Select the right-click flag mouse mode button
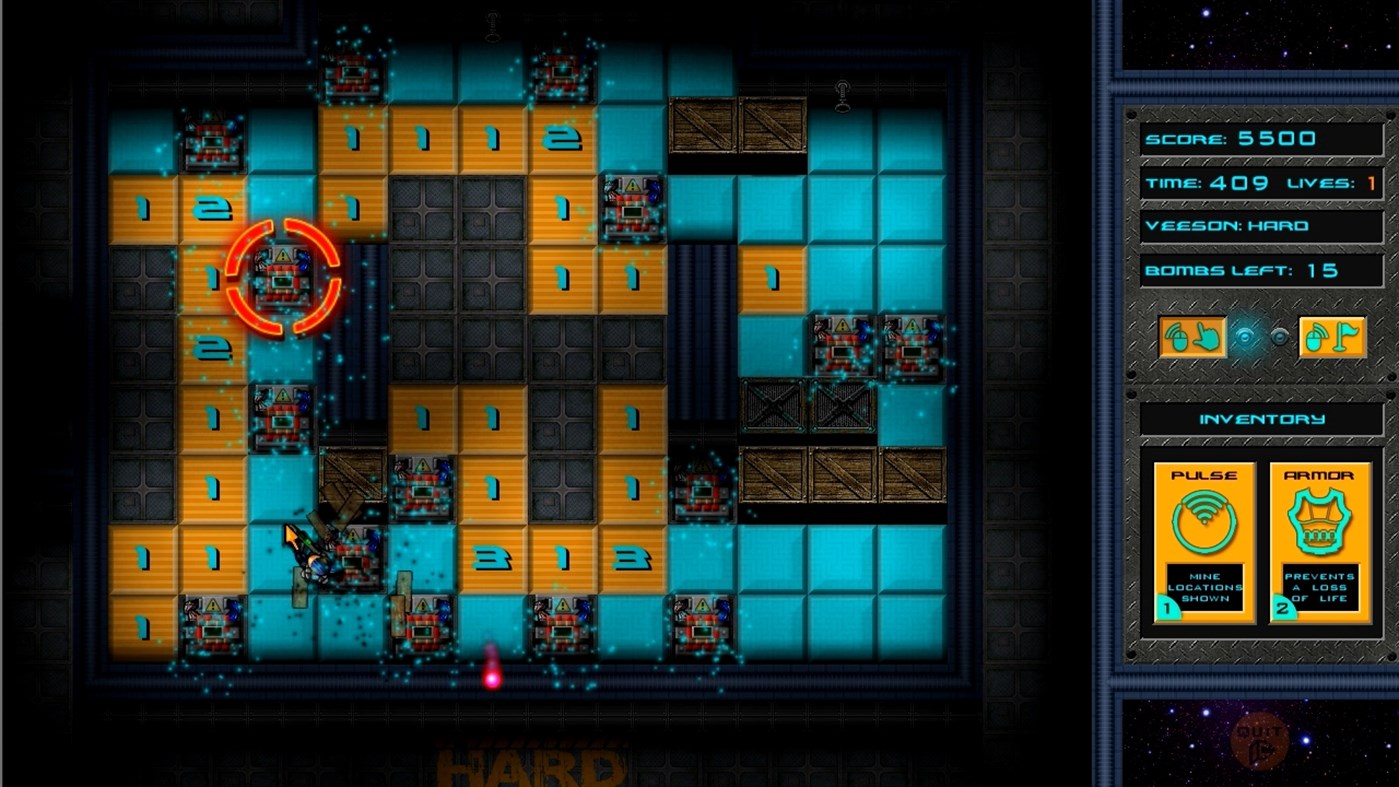 [x=1332, y=338]
